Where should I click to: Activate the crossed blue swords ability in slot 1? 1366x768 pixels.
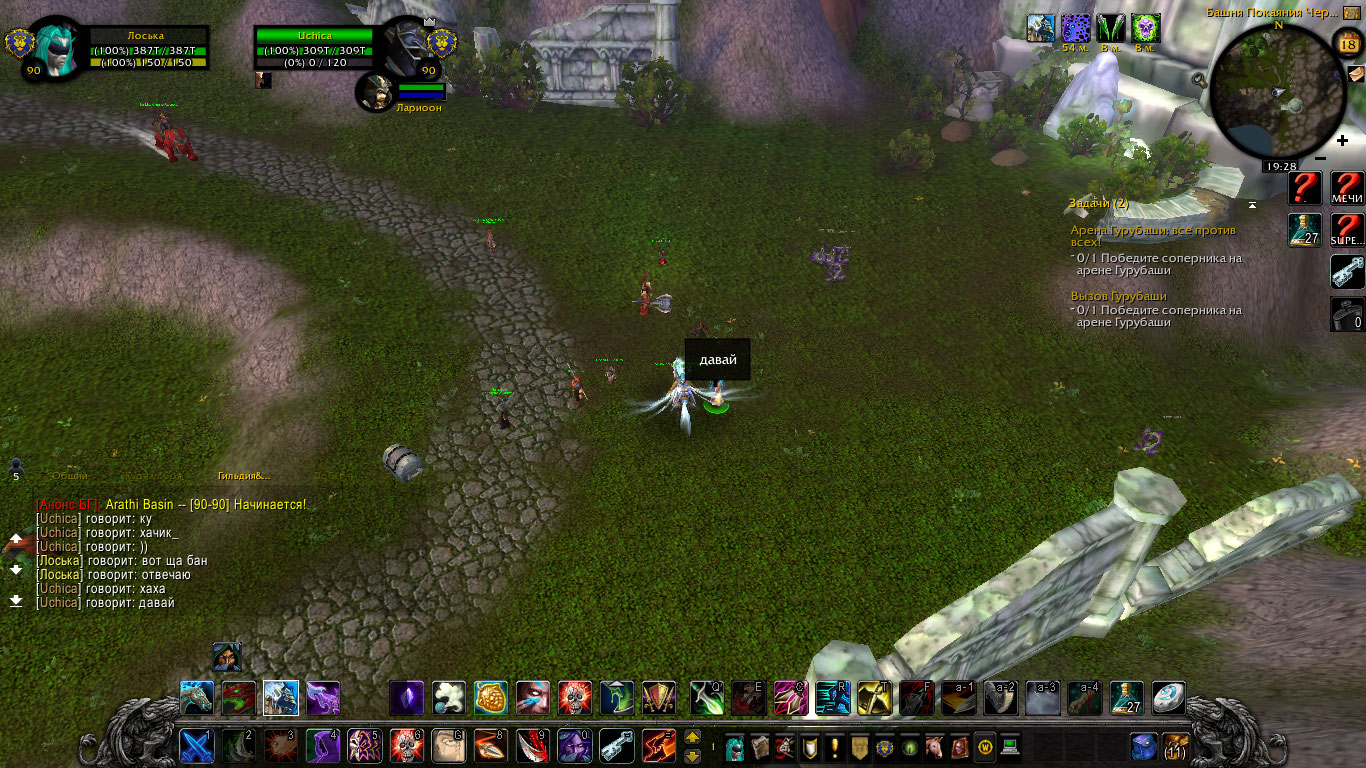196,746
